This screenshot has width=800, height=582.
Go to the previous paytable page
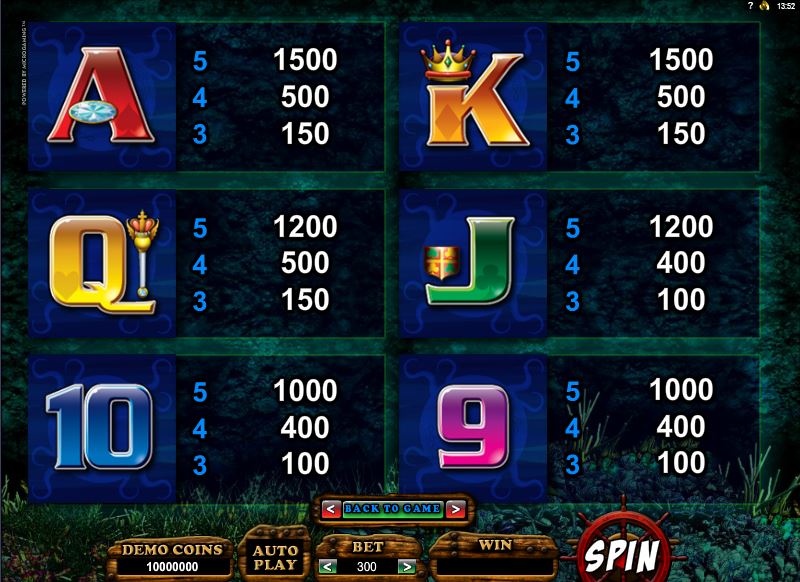329,509
